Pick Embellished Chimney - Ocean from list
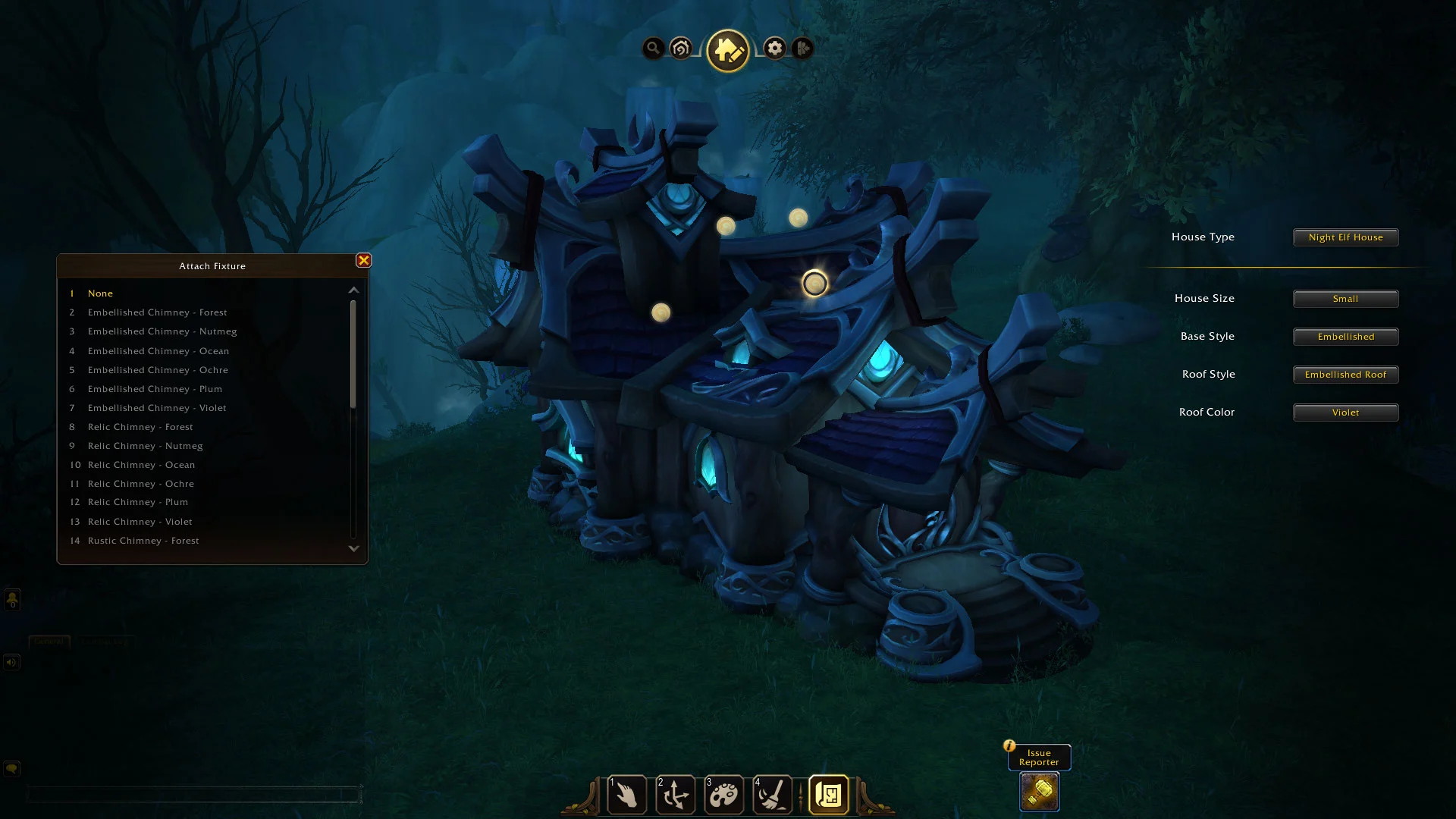The image size is (1456, 819). pyautogui.click(x=158, y=351)
